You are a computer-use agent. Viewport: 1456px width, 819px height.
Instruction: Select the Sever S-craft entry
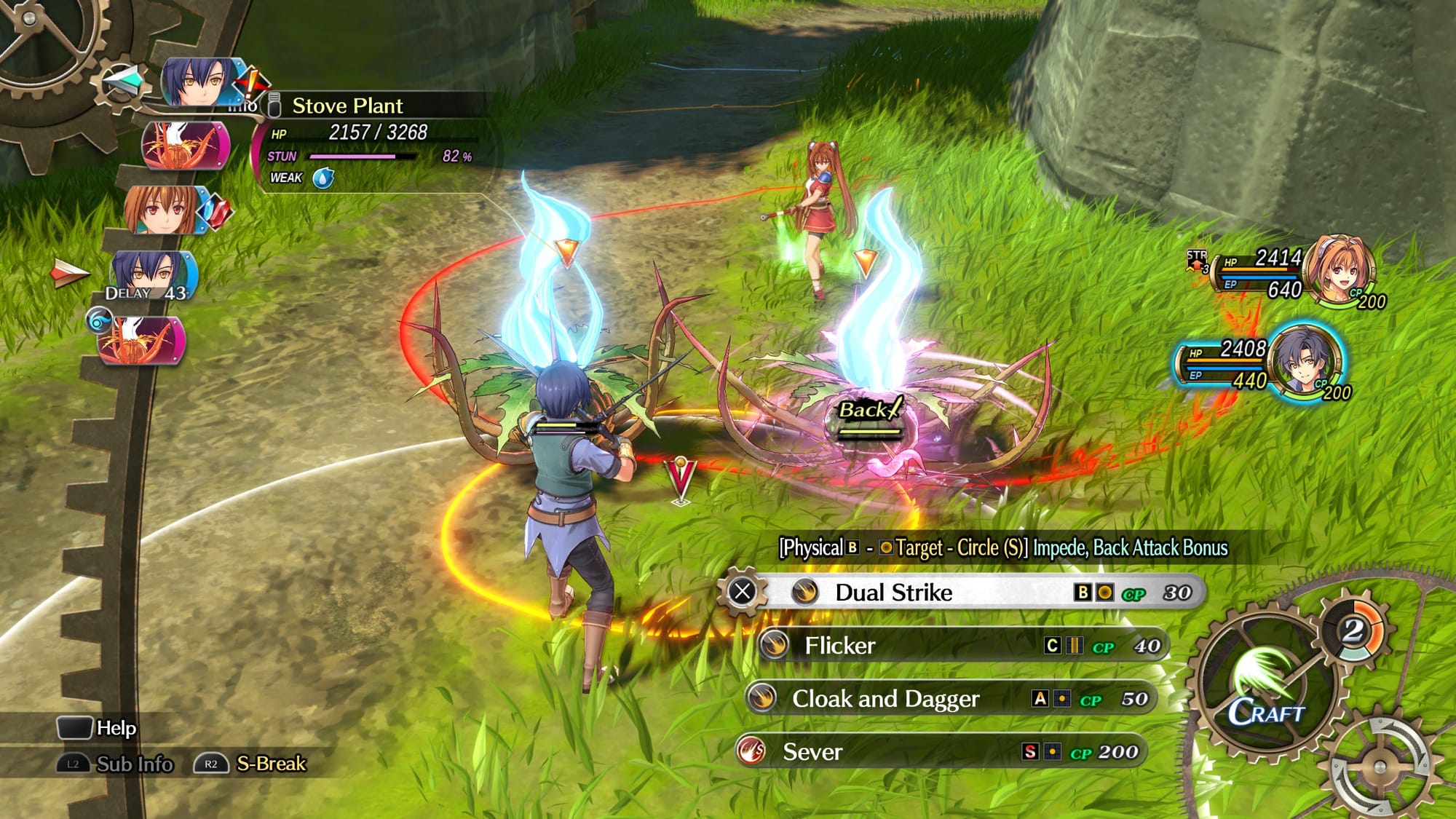[x=939, y=752]
